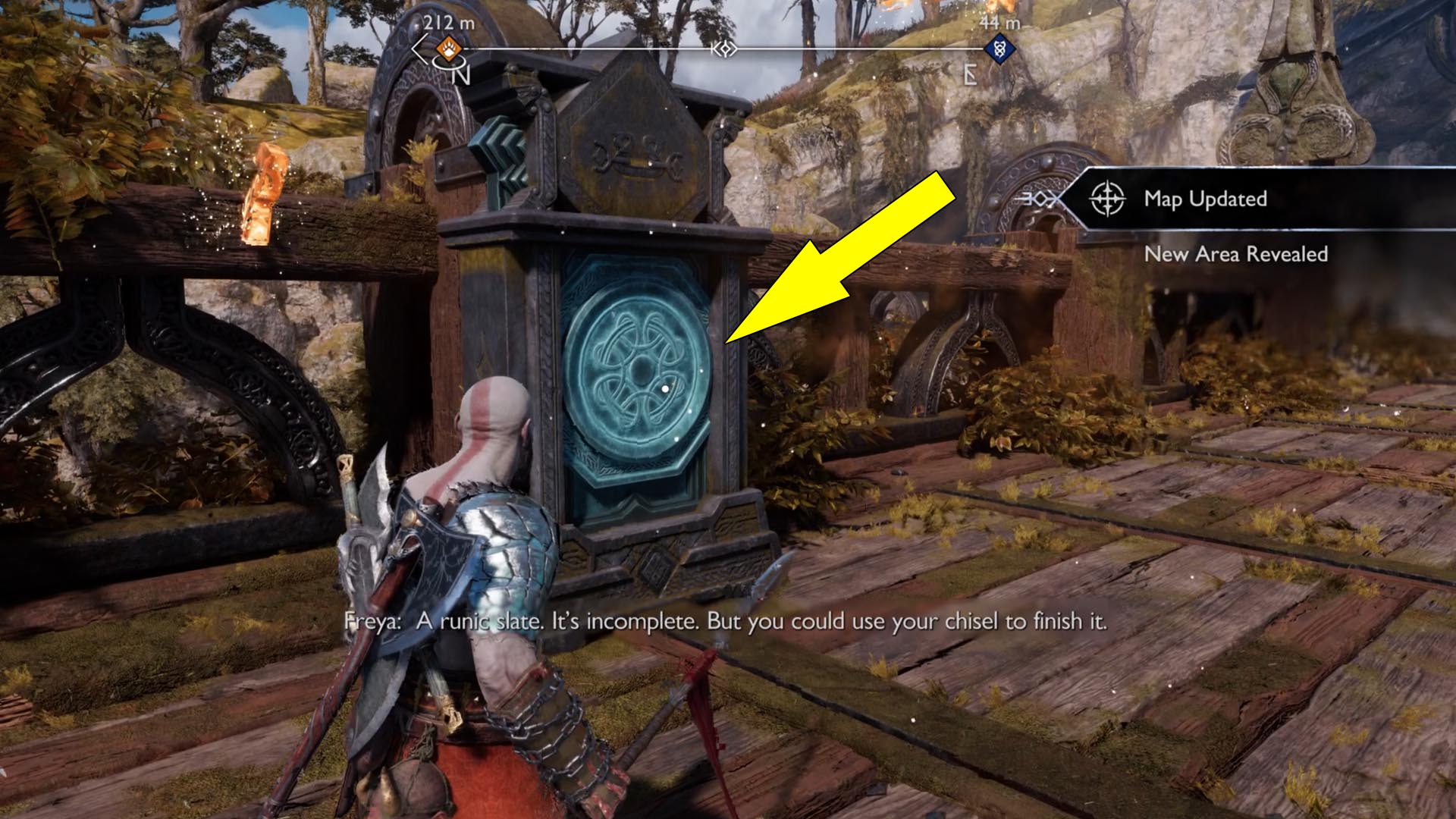Toggle the left chevron on the compass bar
This screenshot has height=819, width=1456.
(416, 50)
